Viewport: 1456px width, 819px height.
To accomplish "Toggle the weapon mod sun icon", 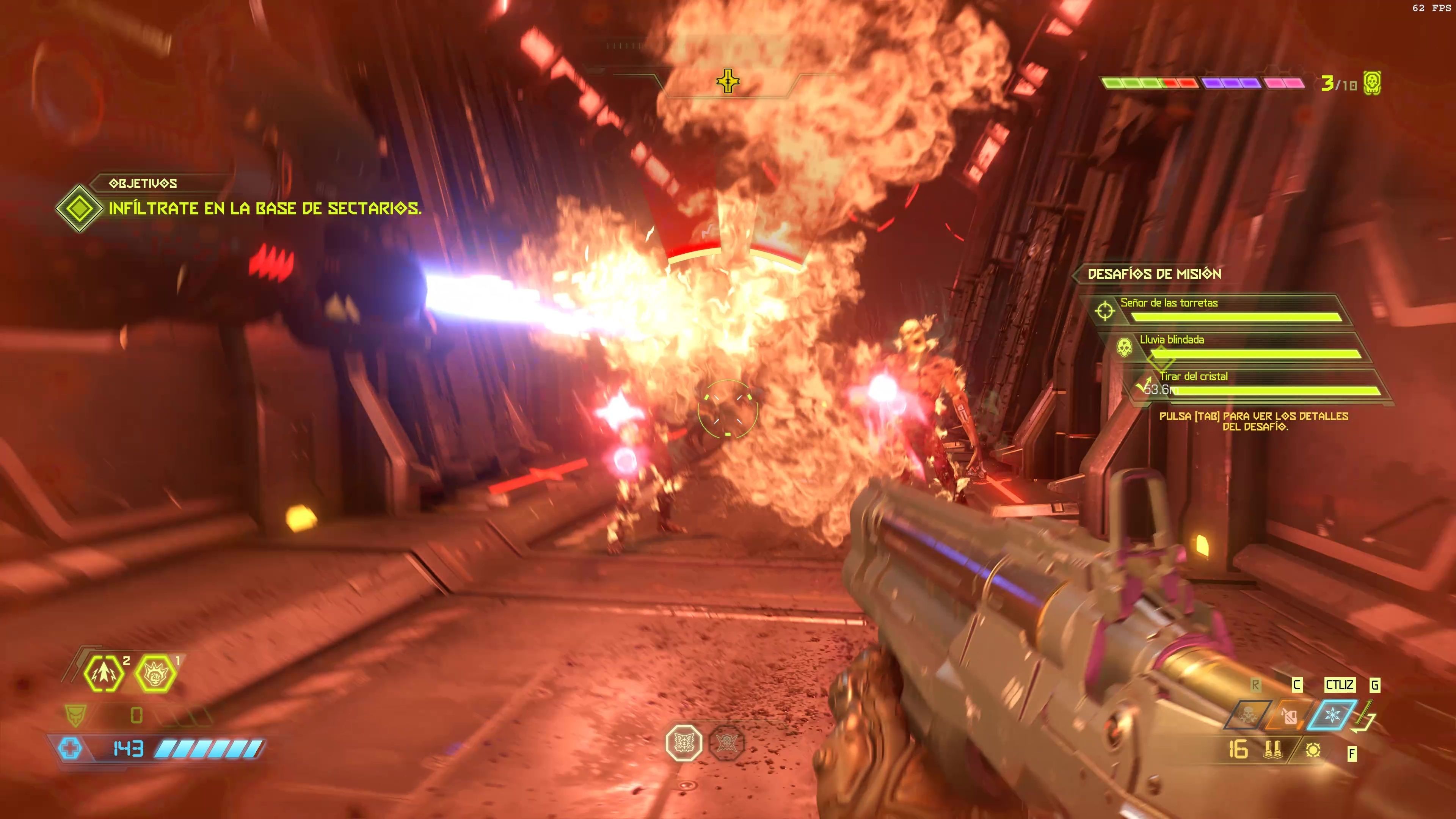I will (x=1313, y=750).
